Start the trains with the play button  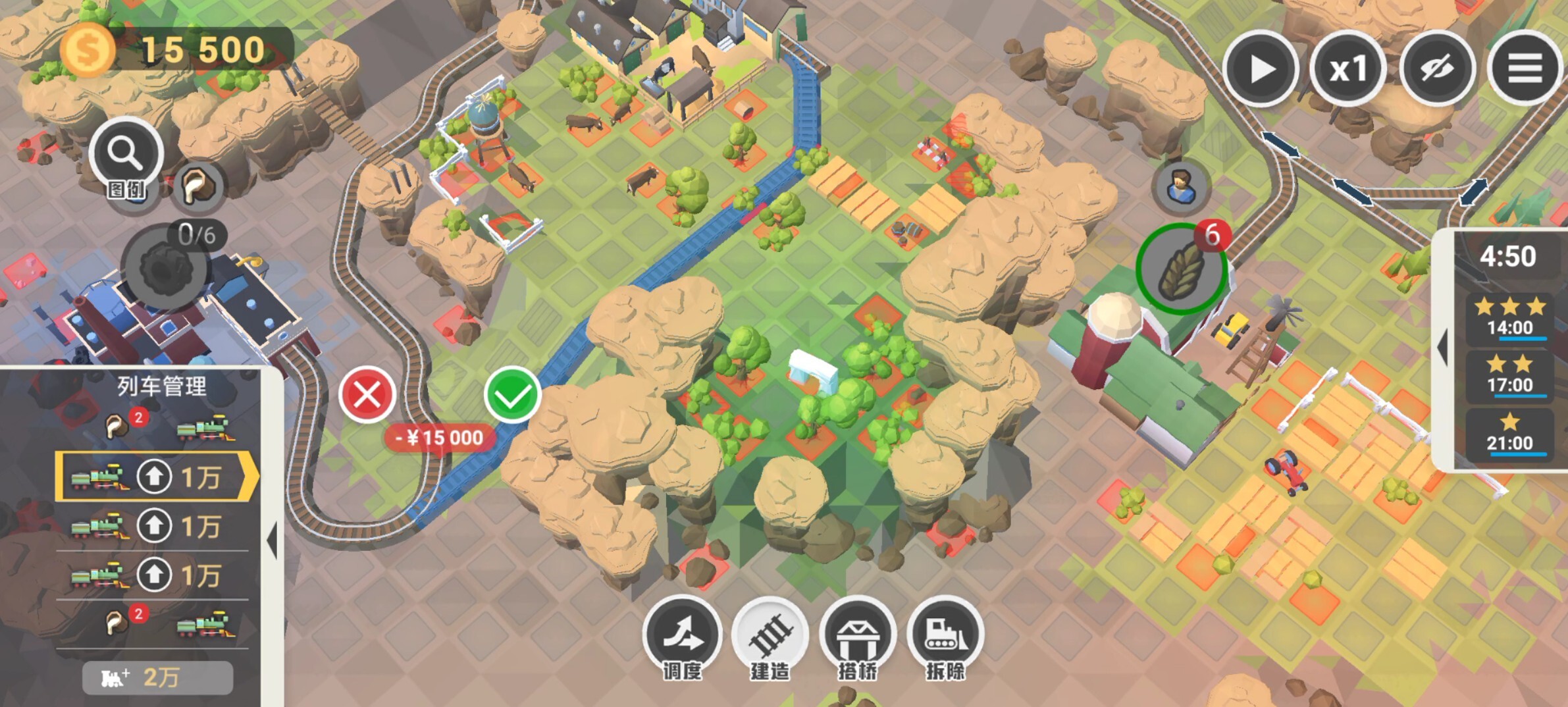click(1260, 68)
